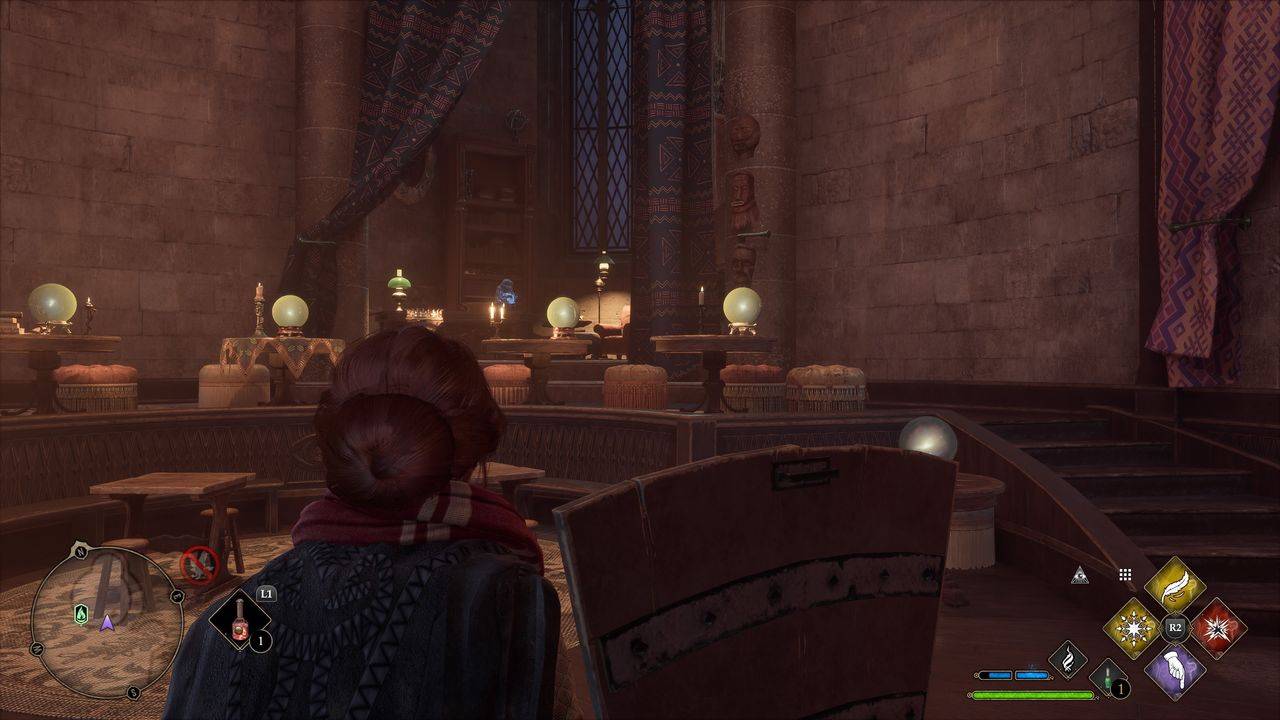Use the green Wiggenweld potion slot
This screenshot has width=1280, height=720.
click(1106, 677)
